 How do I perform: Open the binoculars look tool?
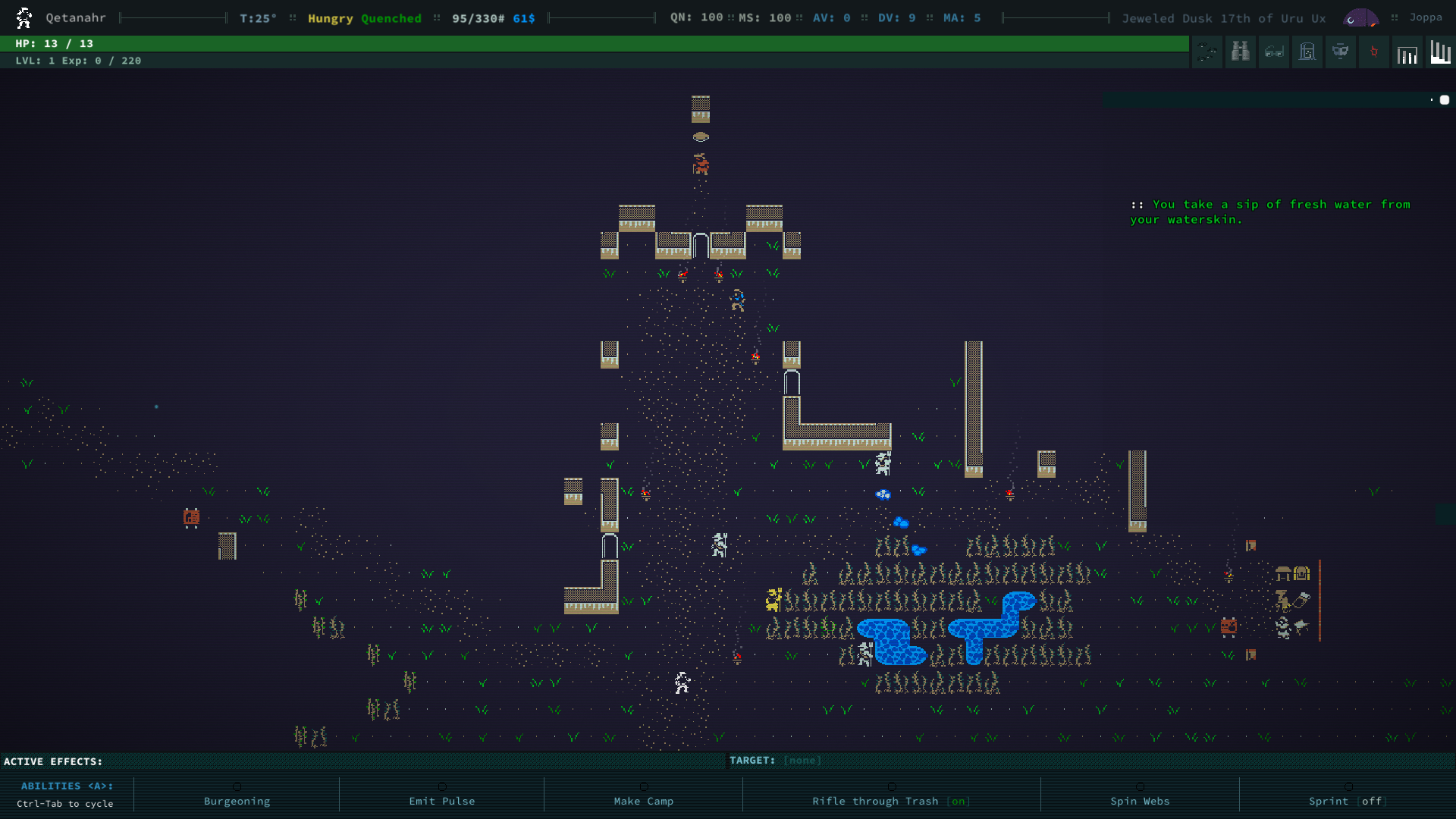[x=1241, y=52]
